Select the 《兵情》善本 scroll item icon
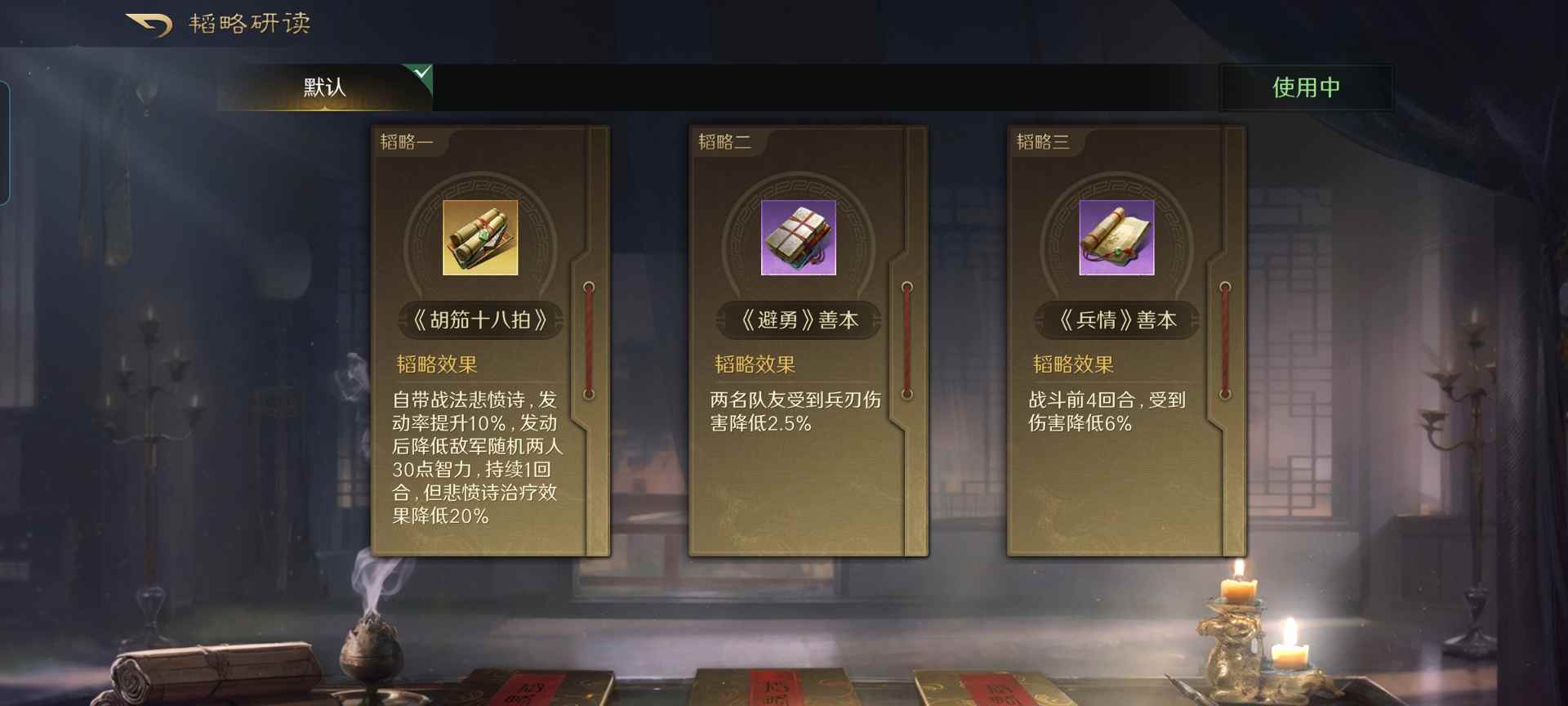Screen dimensions: 1568x706 click(x=1116, y=238)
